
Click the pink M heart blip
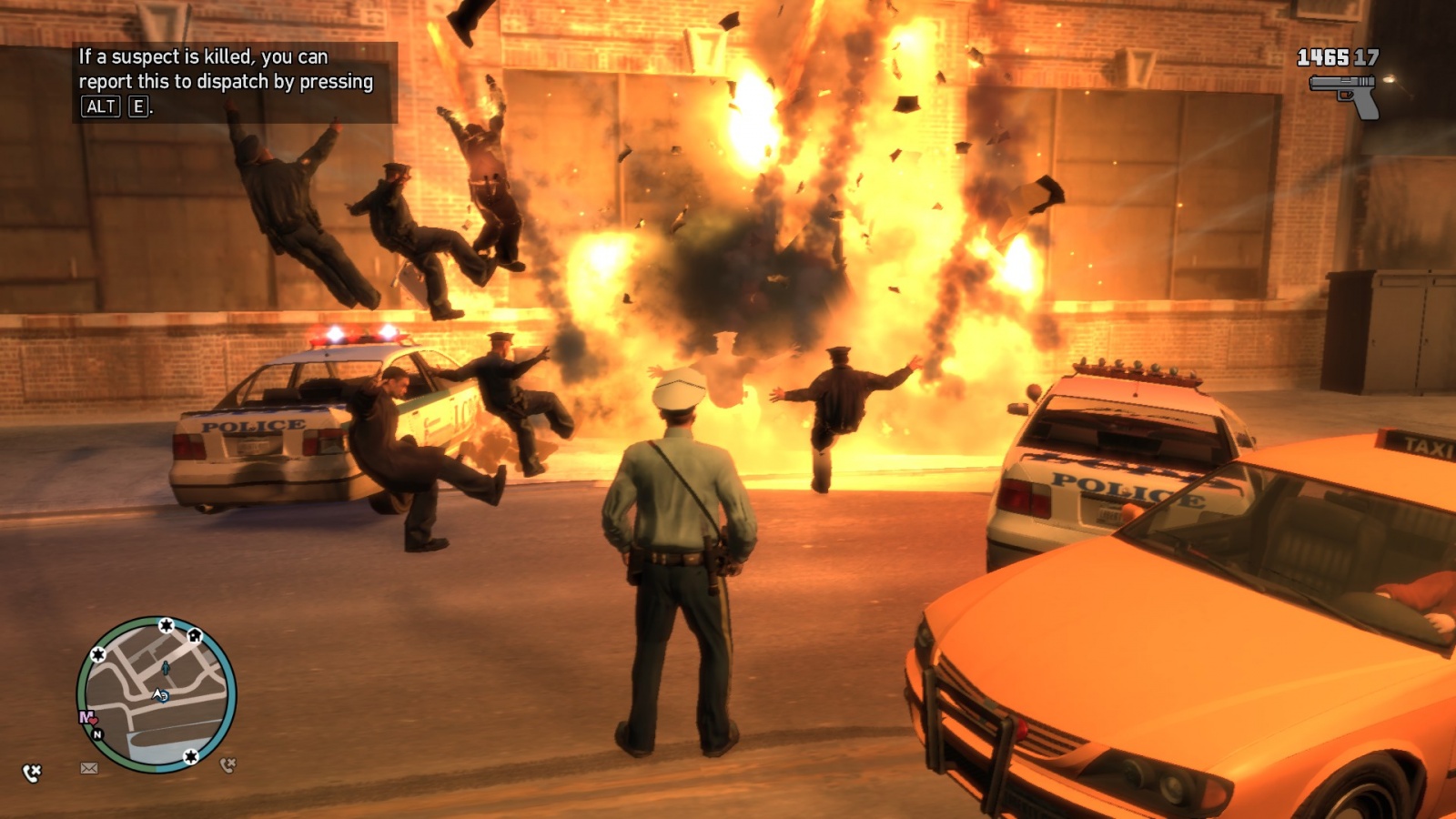(x=88, y=718)
